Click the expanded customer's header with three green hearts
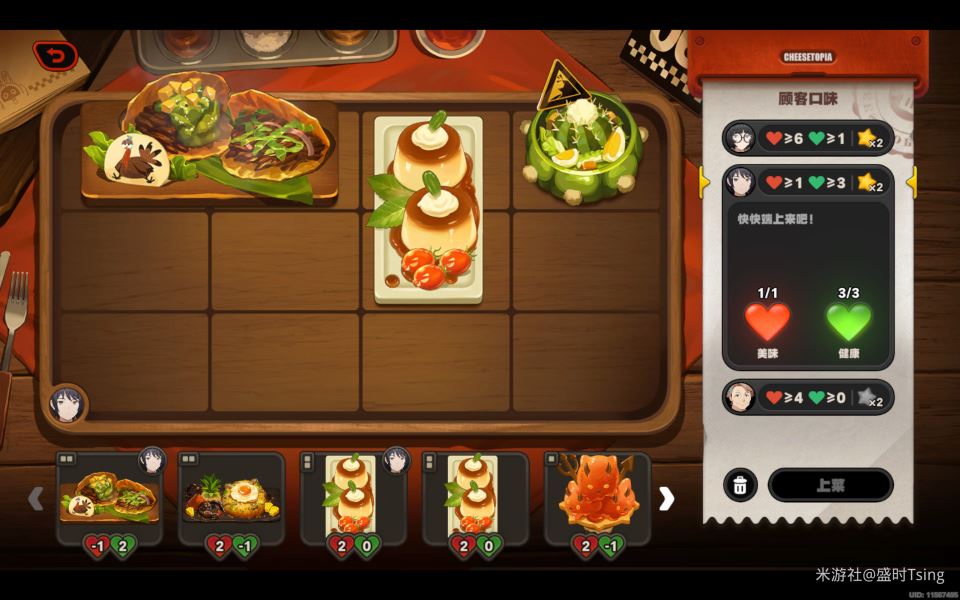960x600 pixels. 807,182
